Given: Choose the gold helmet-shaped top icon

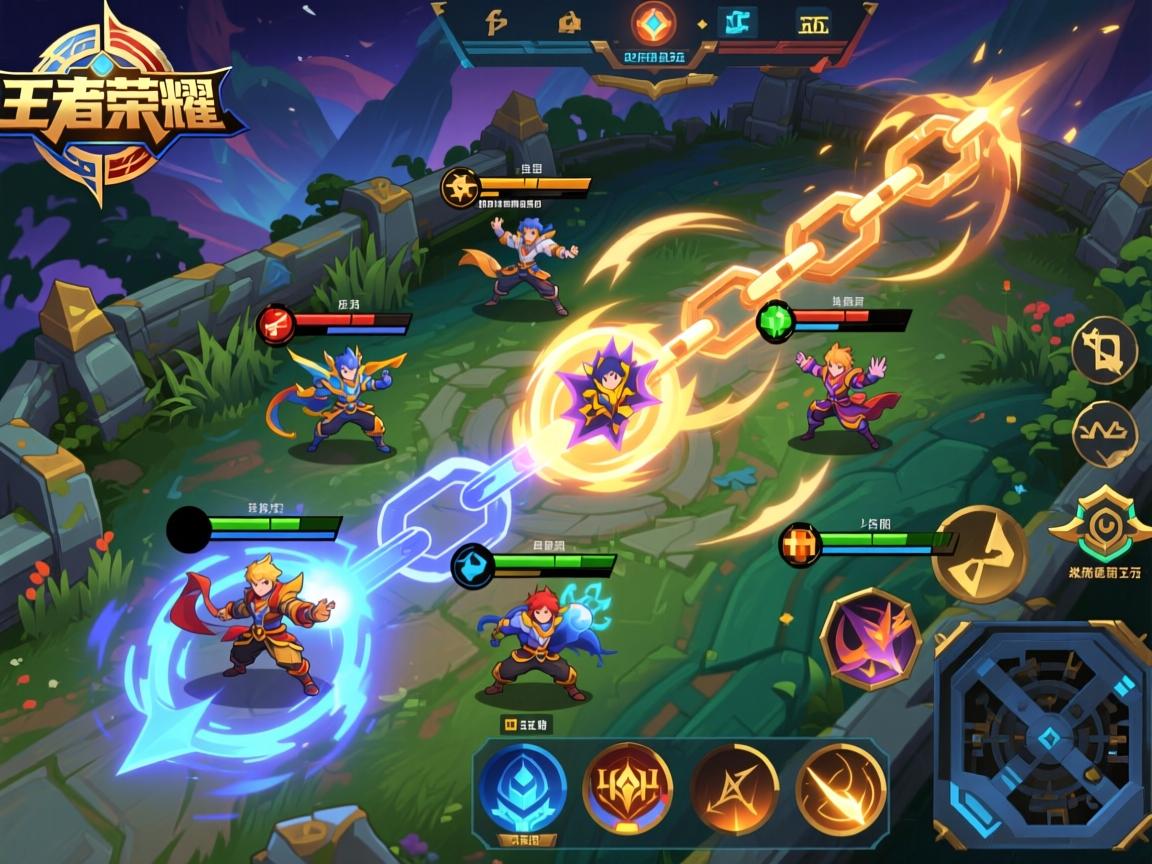Looking at the screenshot, I should [x=569, y=22].
